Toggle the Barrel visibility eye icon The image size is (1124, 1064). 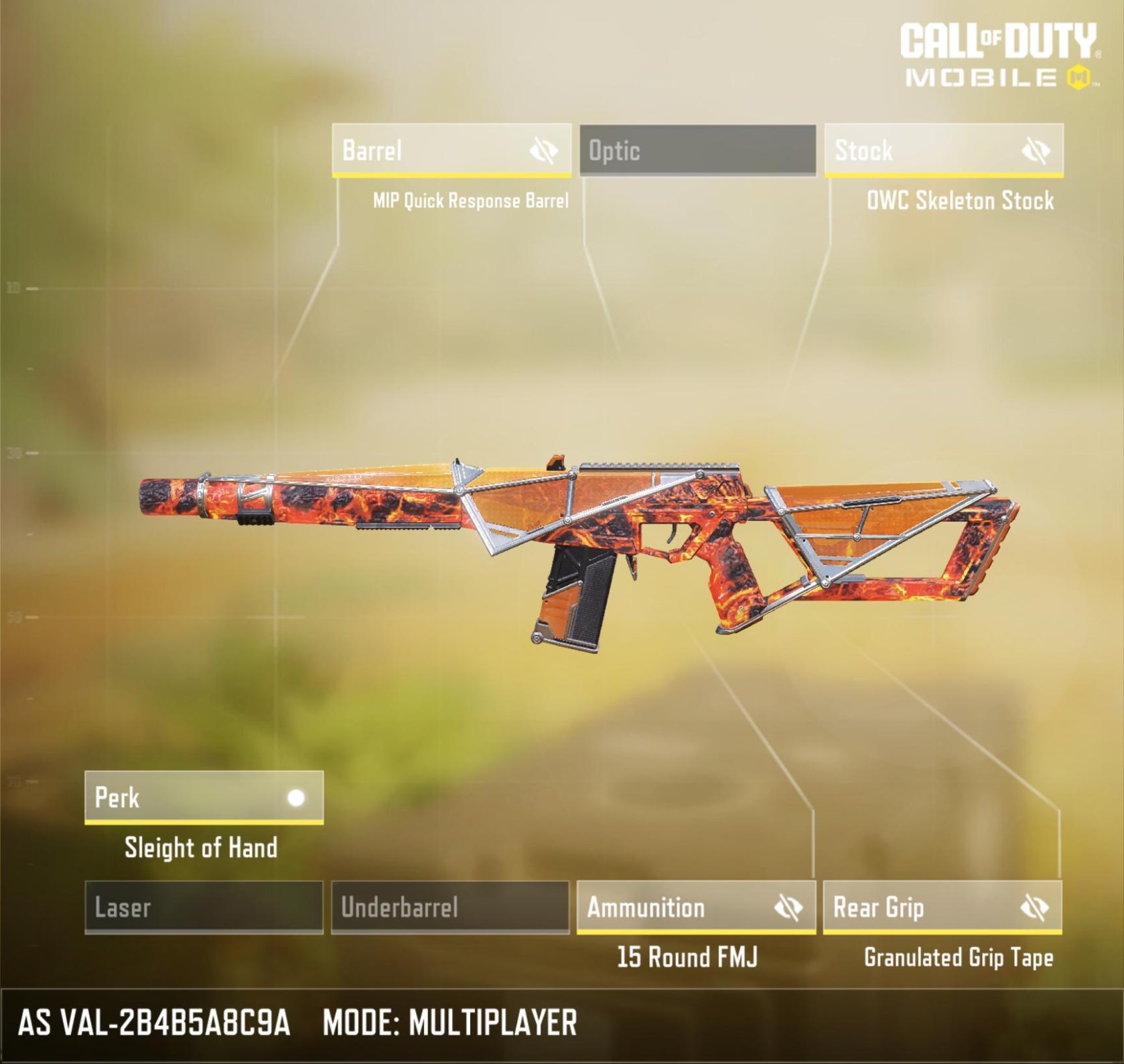pos(543,151)
